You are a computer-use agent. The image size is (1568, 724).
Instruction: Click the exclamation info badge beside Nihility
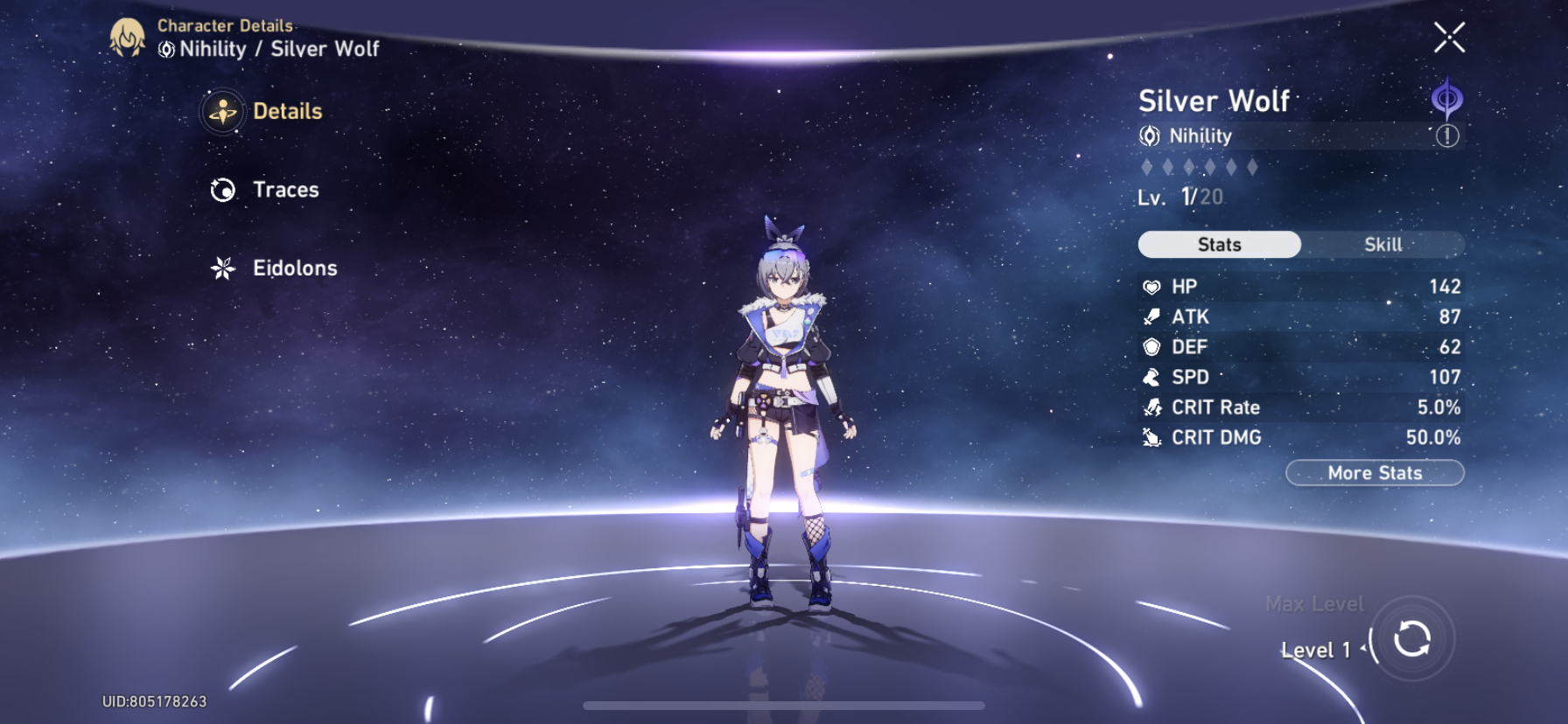[1449, 136]
